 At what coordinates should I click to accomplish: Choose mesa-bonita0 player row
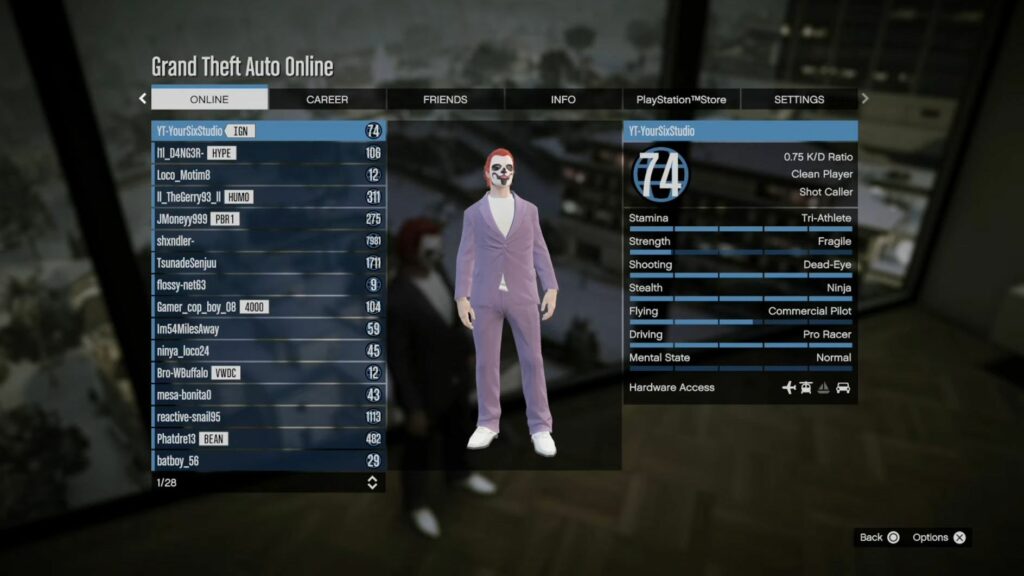pyautogui.click(x=268, y=395)
